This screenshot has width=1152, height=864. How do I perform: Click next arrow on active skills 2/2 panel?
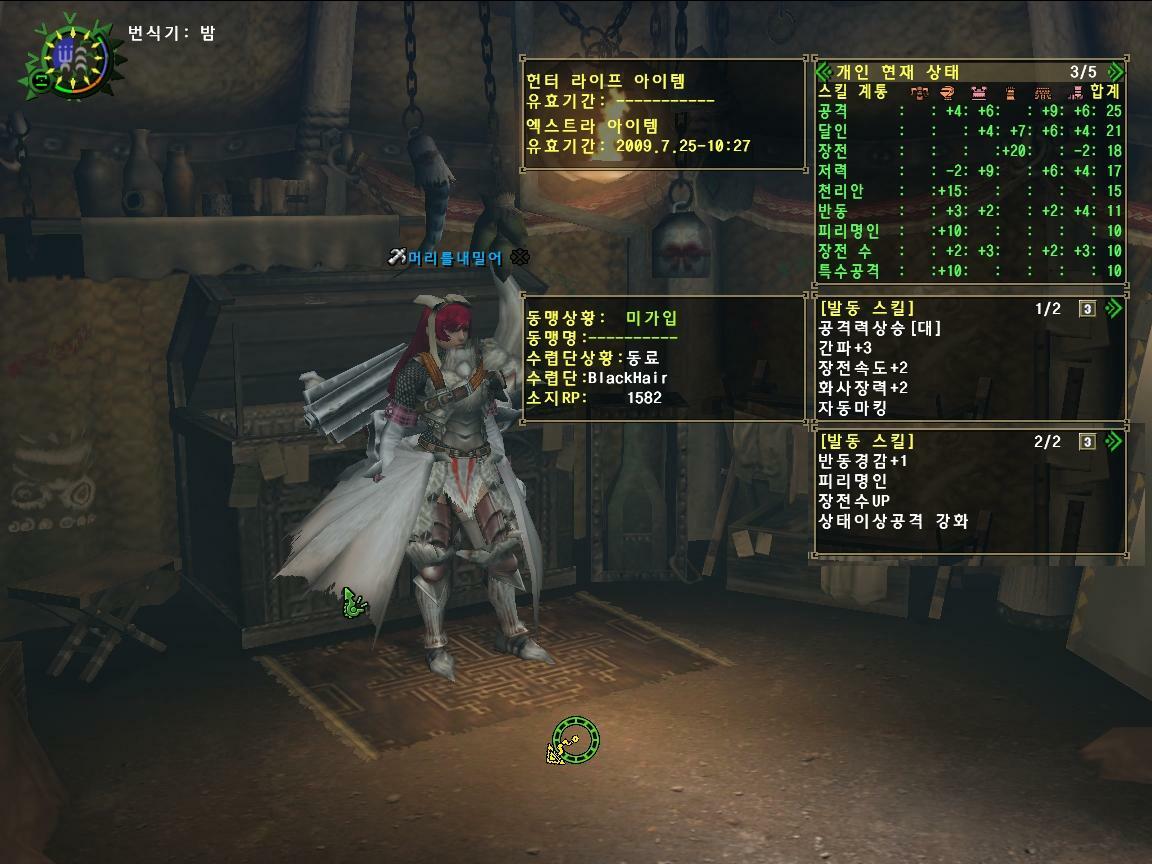pyautogui.click(x=1112, y=442)
